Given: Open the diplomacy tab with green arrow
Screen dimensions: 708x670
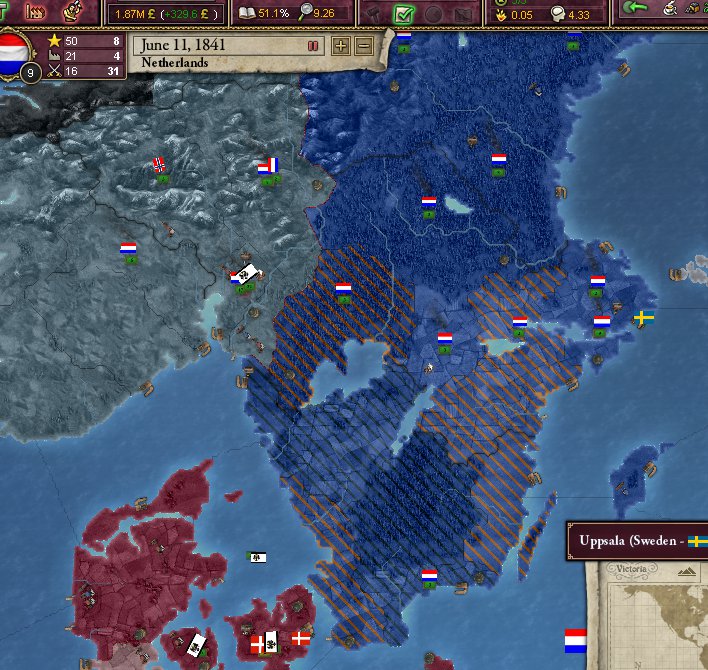Looking at the screenshot, I should coord(634,8).
